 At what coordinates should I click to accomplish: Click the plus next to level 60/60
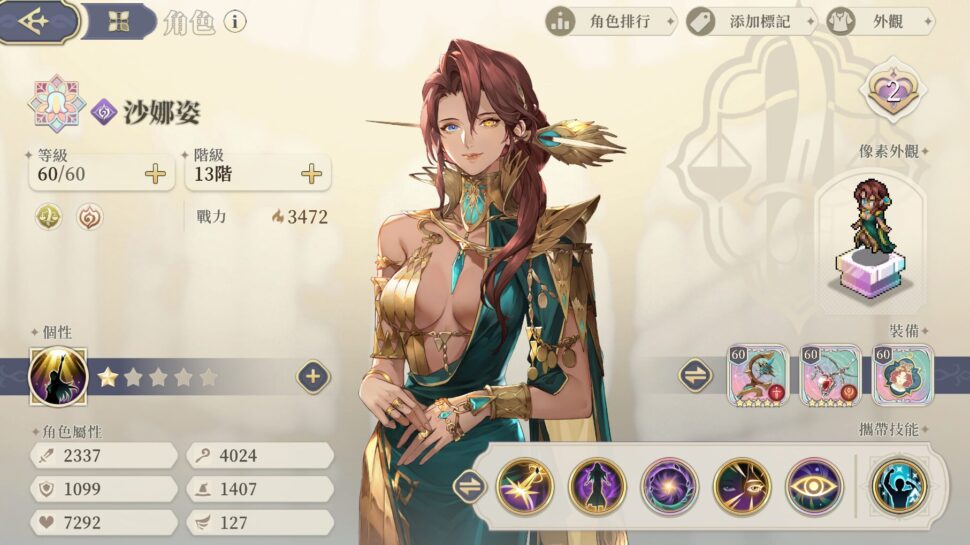point(155,174)
